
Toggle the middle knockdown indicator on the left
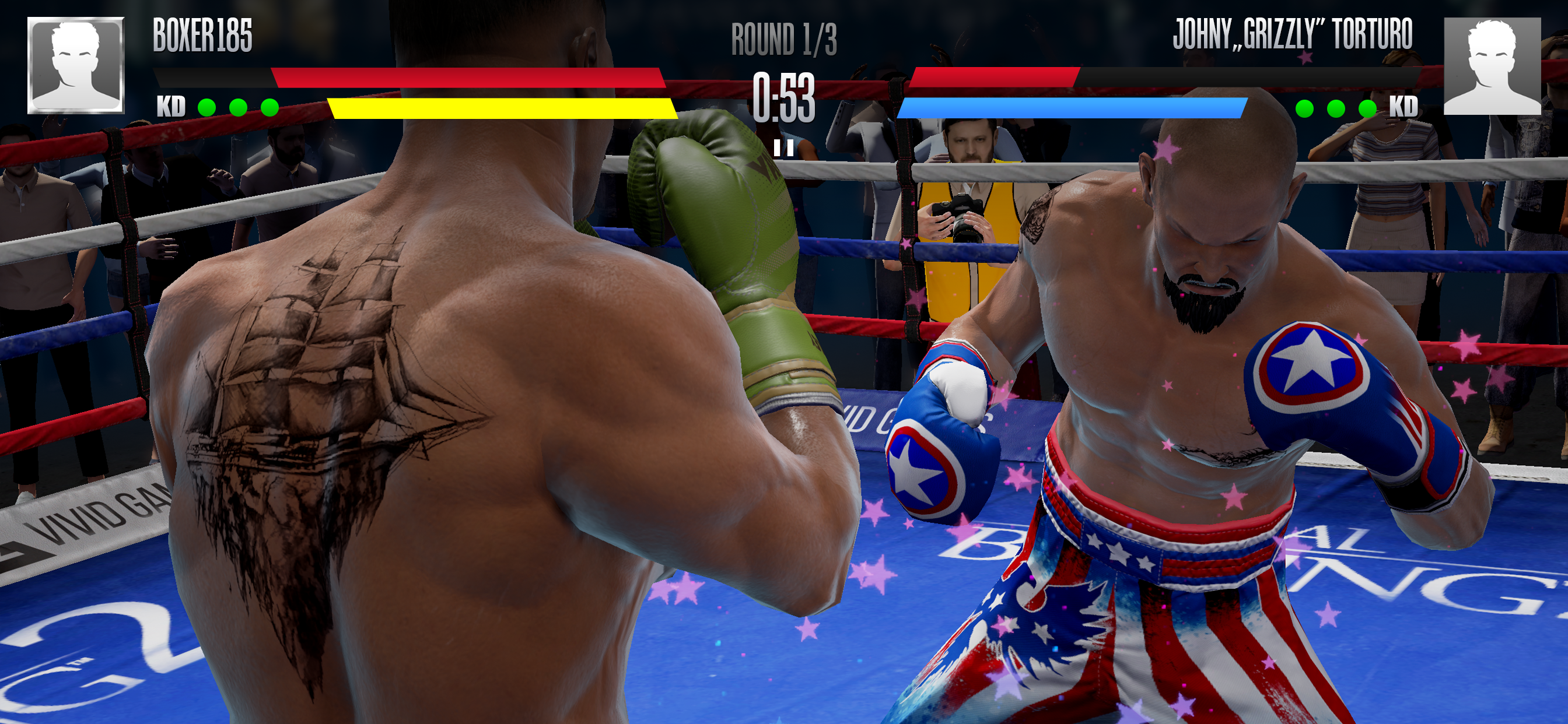tap(237, 107)
